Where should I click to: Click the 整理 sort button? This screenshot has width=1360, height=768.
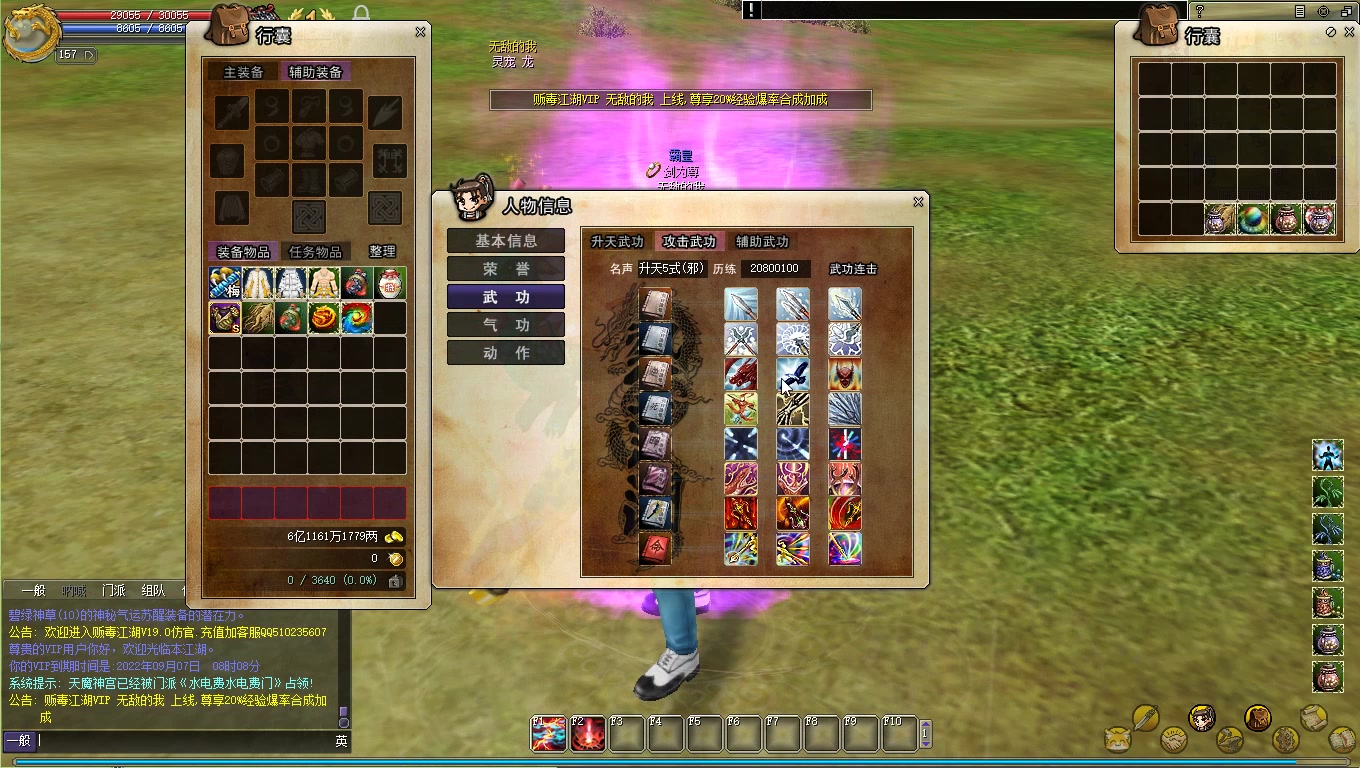(x=382, y=252)
